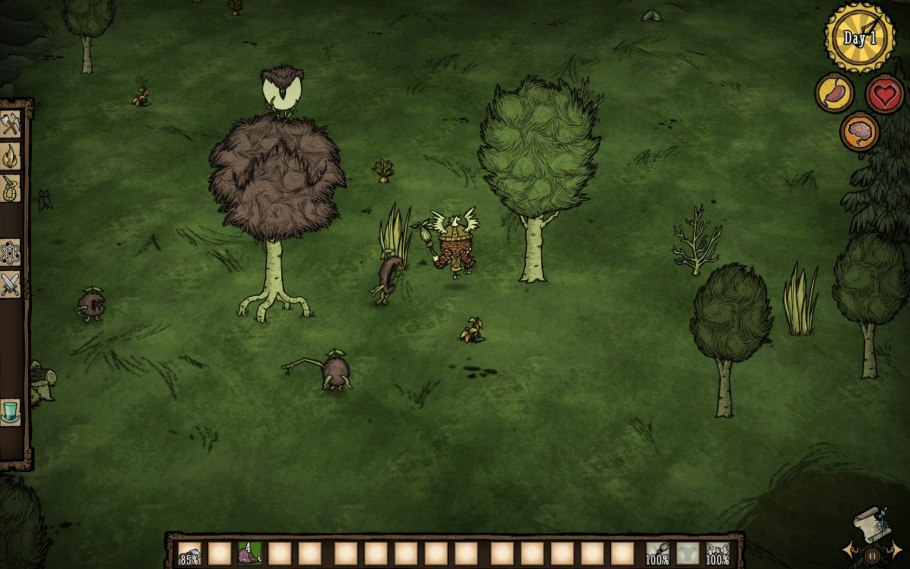Click the empty body armor equipment slot

pyautogui.click(x=687, y=553)
